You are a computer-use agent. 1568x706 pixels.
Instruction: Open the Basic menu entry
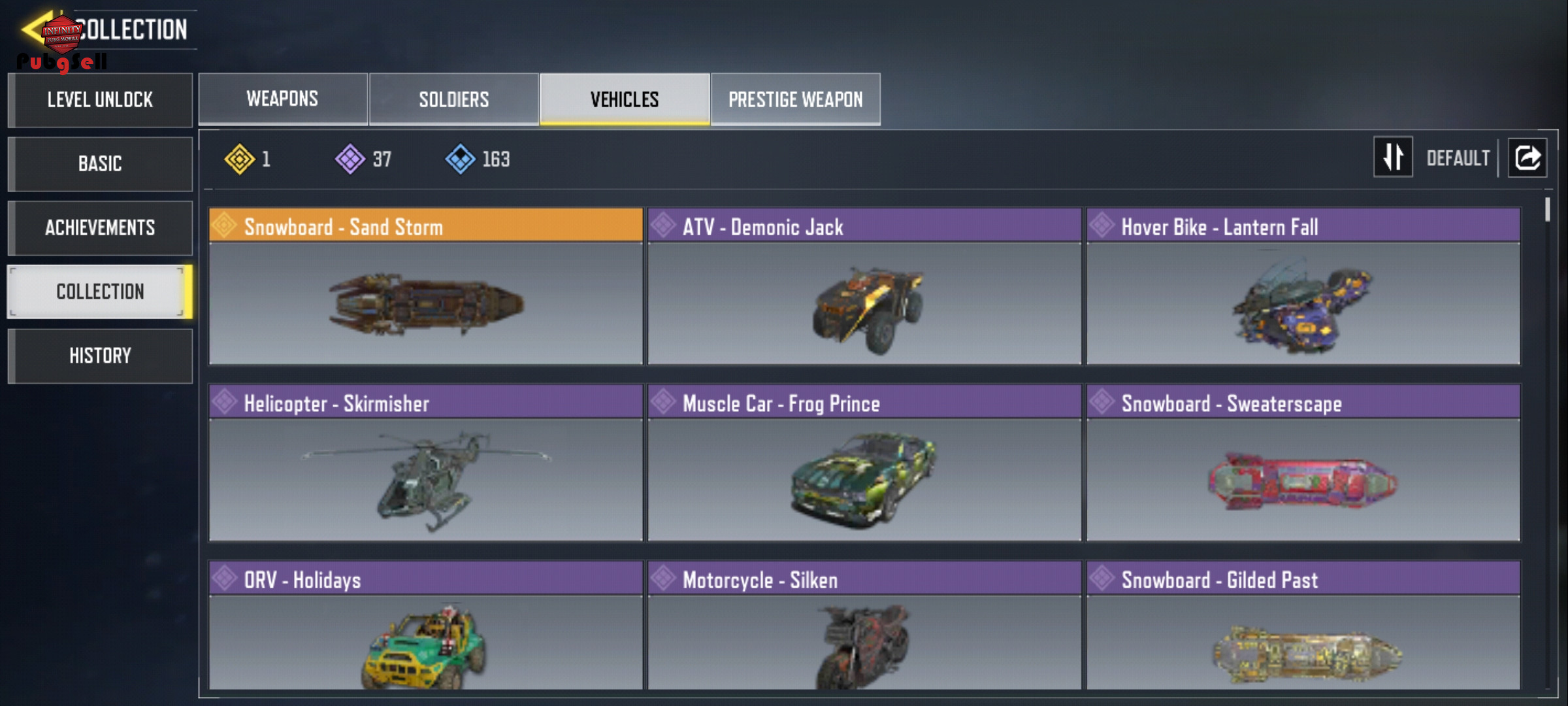[100, 163]
